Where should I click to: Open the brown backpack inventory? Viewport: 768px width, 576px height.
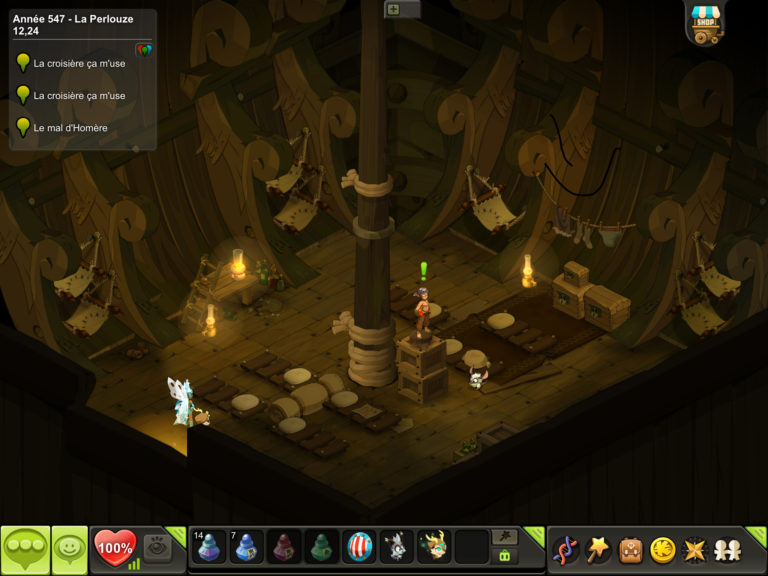(x=630, y=549)
